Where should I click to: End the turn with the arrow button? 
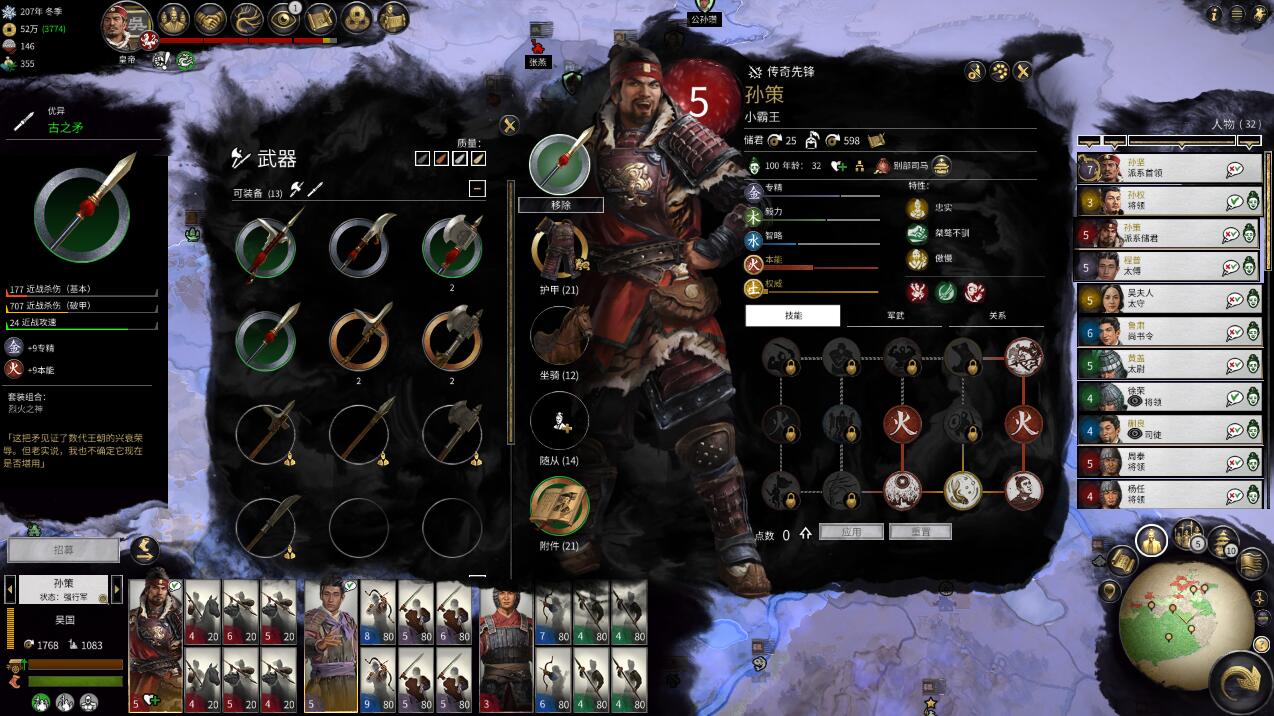pyautogui.click(x=1241, y=680)
